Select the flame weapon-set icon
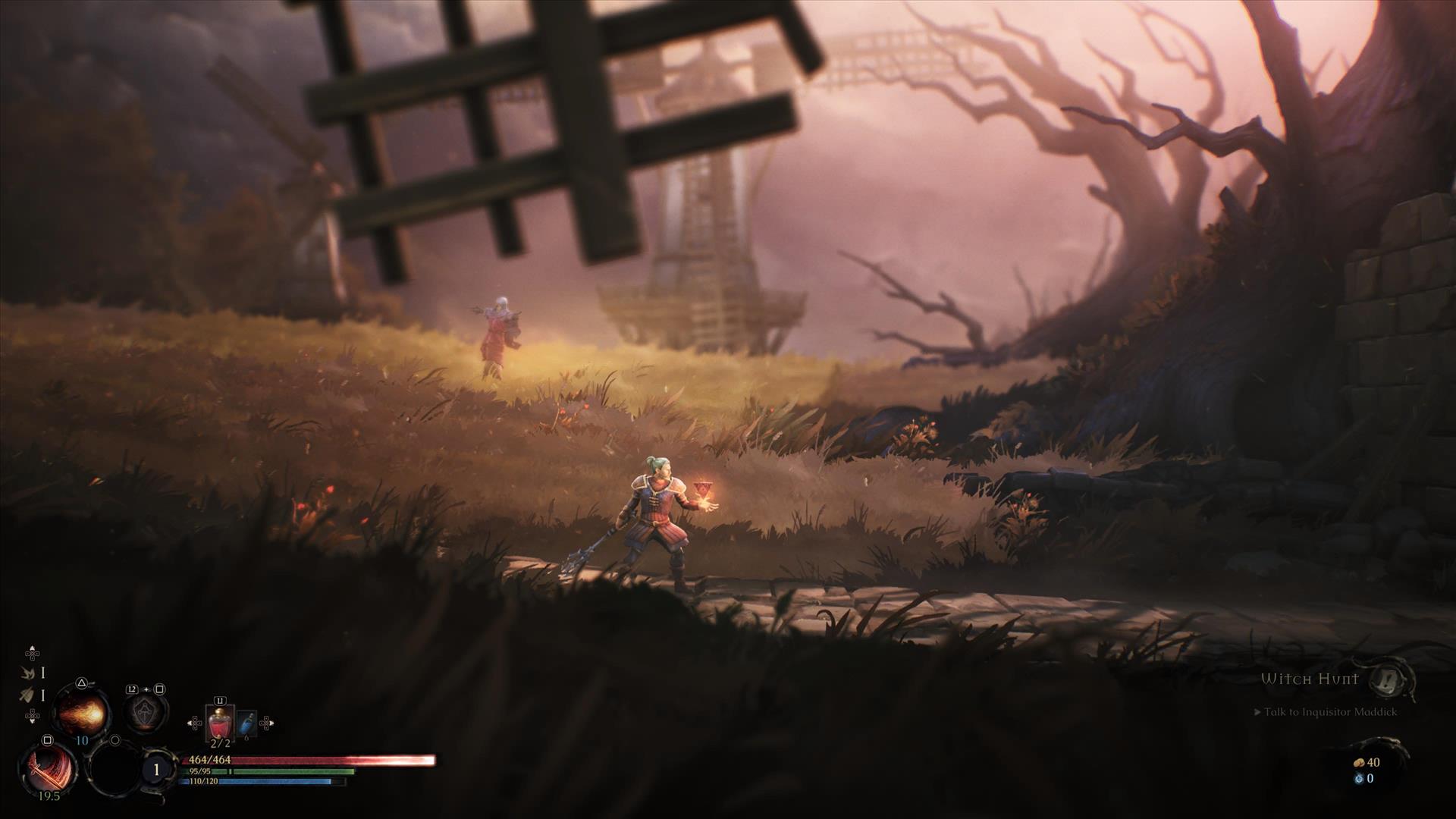The height and width of the screenshot is (819, 1456). pos(29,673)
